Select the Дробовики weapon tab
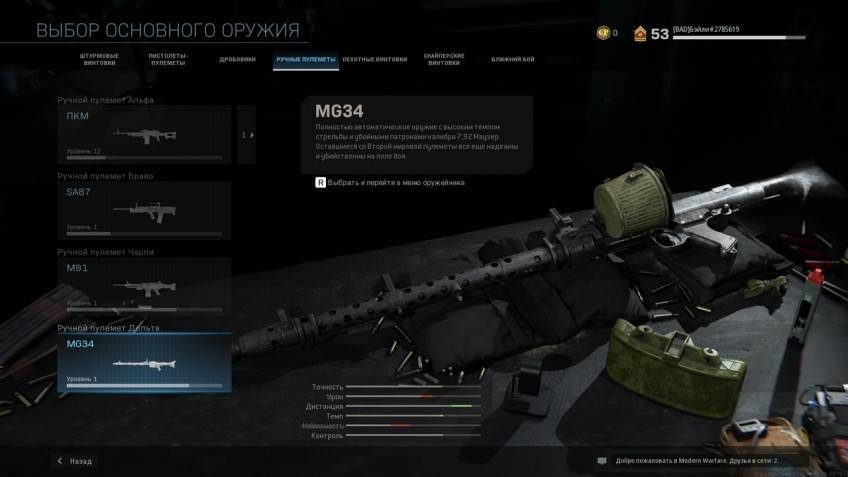The width and height of the screenshot is (848, 477). pos(238,60)
